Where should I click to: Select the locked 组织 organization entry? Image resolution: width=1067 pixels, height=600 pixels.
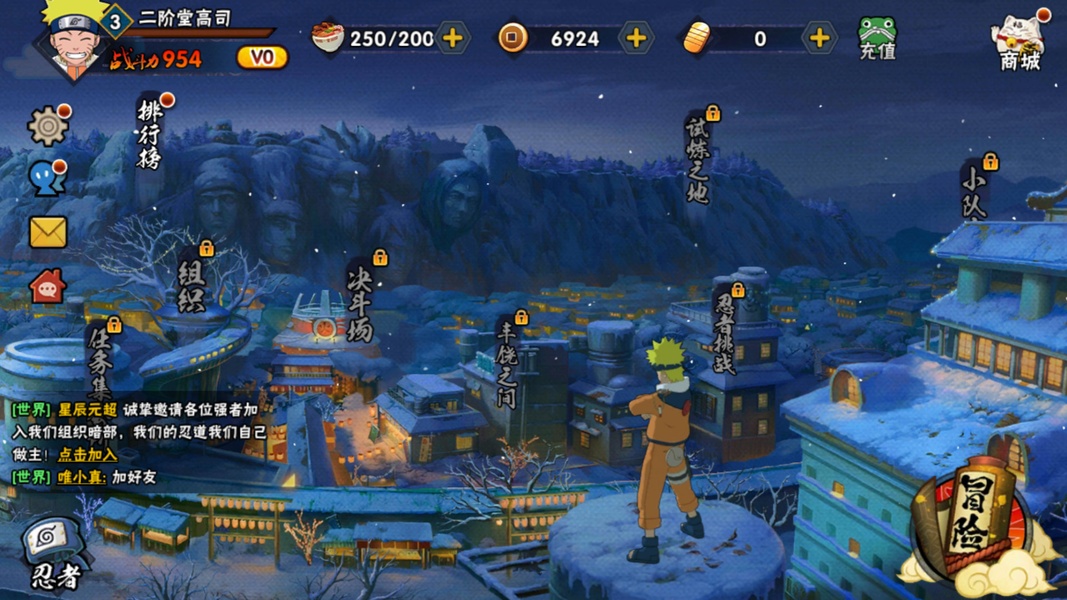192,284
